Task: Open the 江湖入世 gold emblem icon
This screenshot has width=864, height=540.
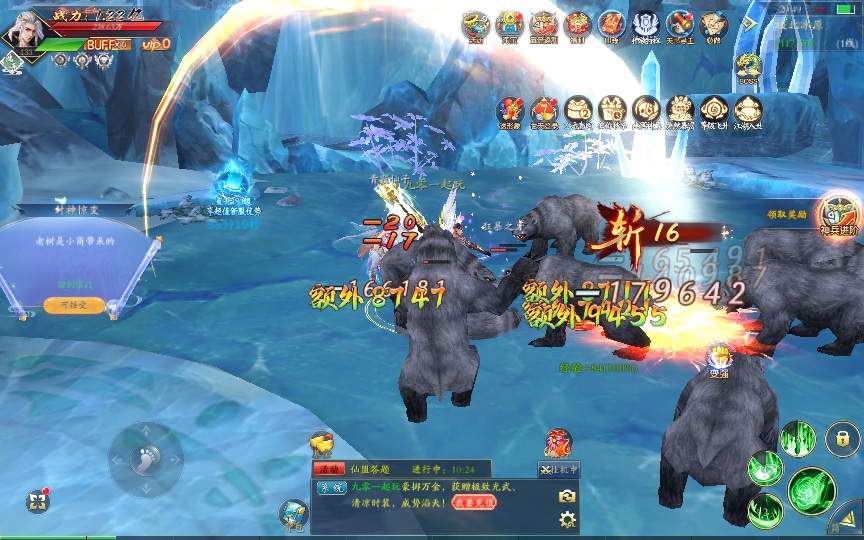Action: (x=748, y=112)
